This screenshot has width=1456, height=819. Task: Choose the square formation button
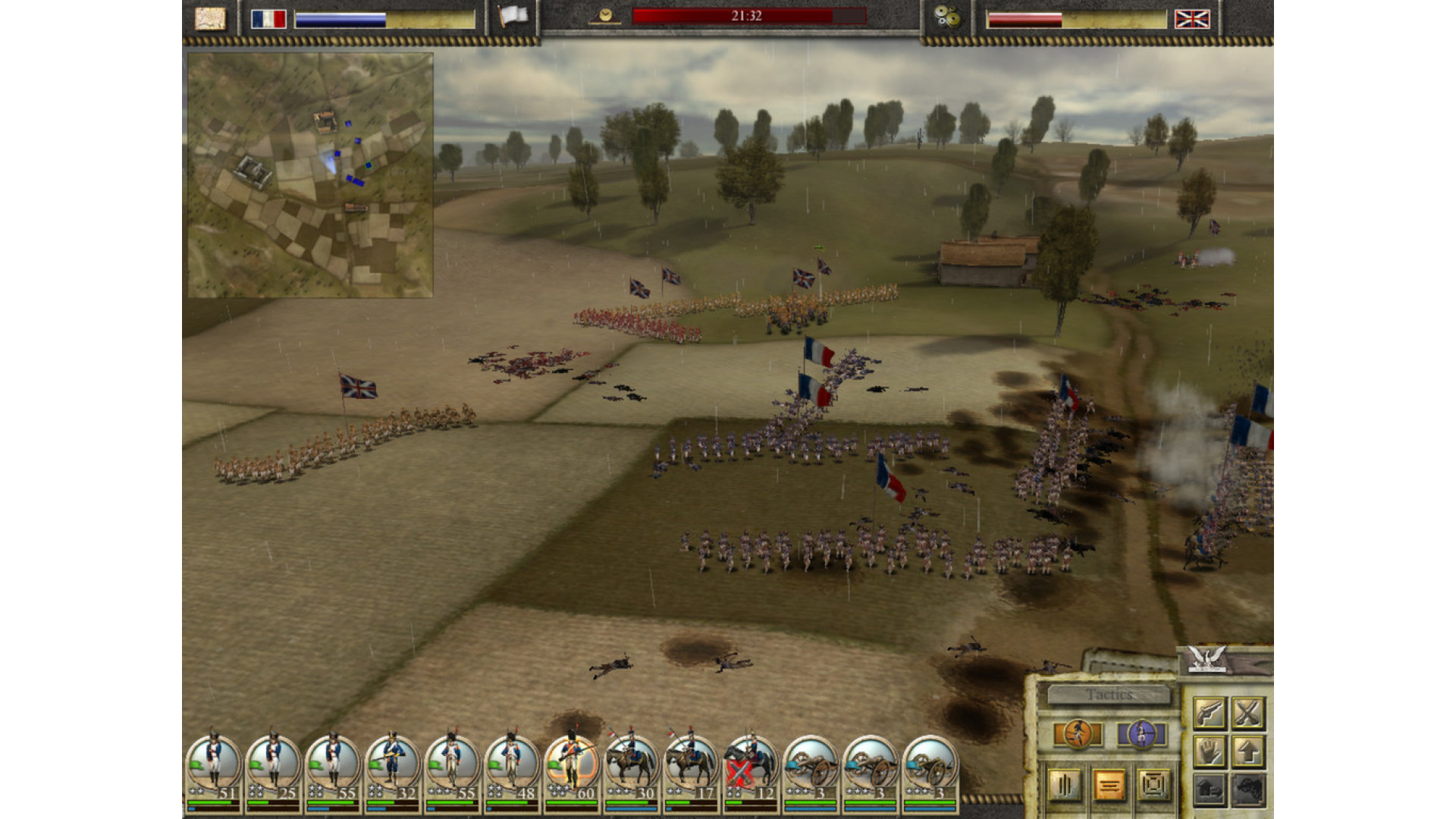(x=1153, y=785)
